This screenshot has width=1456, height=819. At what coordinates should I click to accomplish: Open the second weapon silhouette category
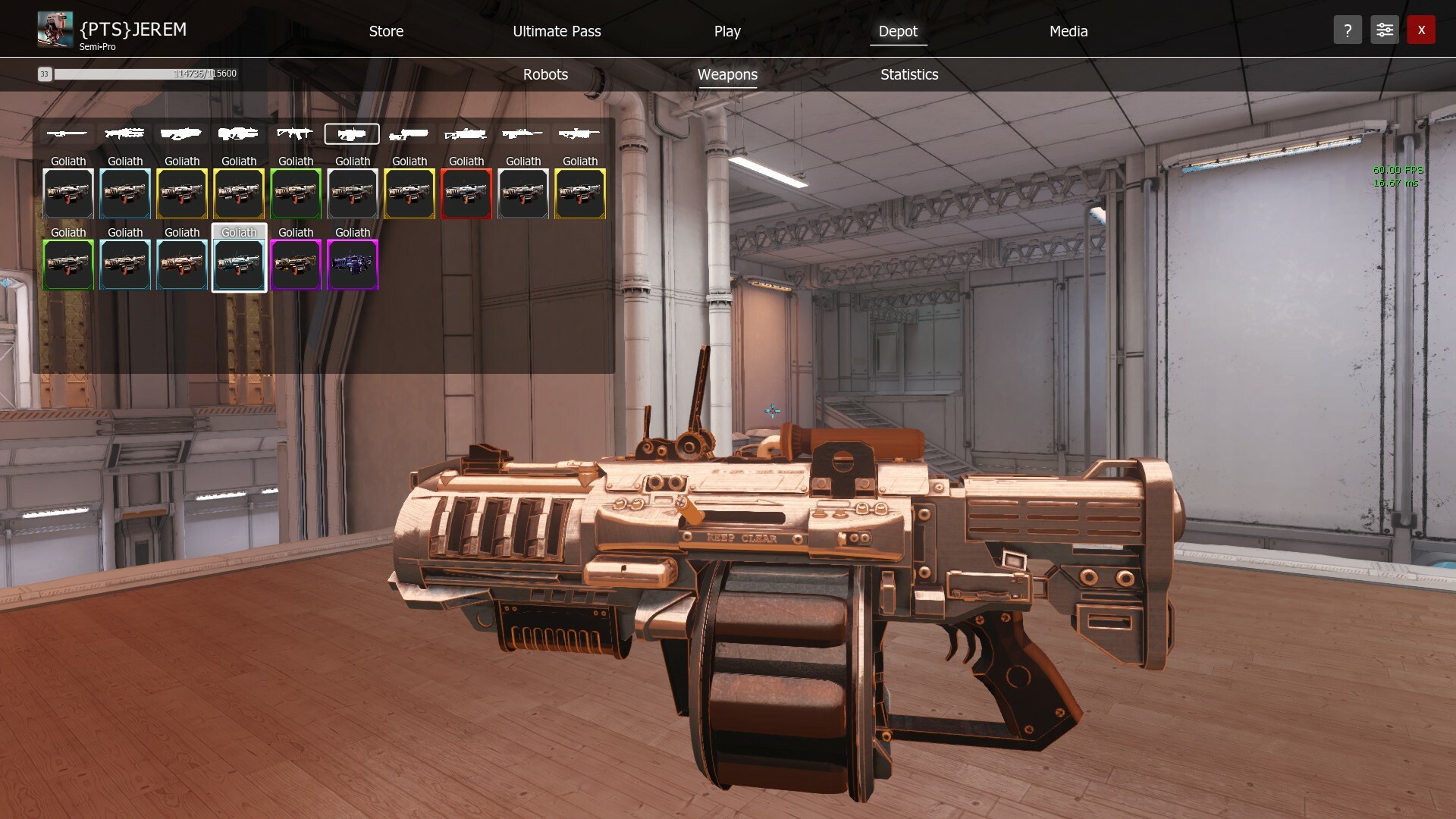(x=124, y=133)
